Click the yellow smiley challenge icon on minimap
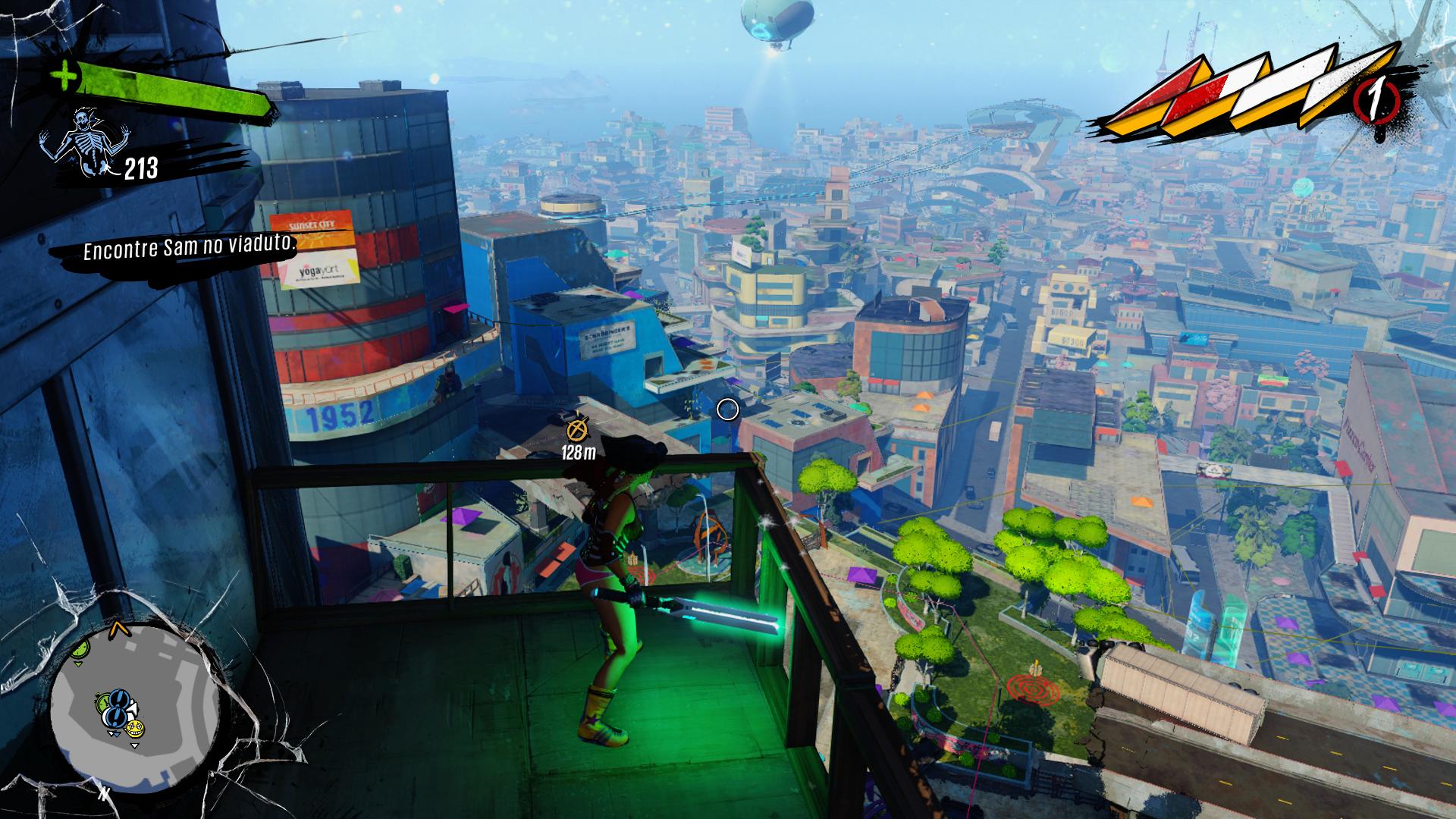 tap(135, 729)
